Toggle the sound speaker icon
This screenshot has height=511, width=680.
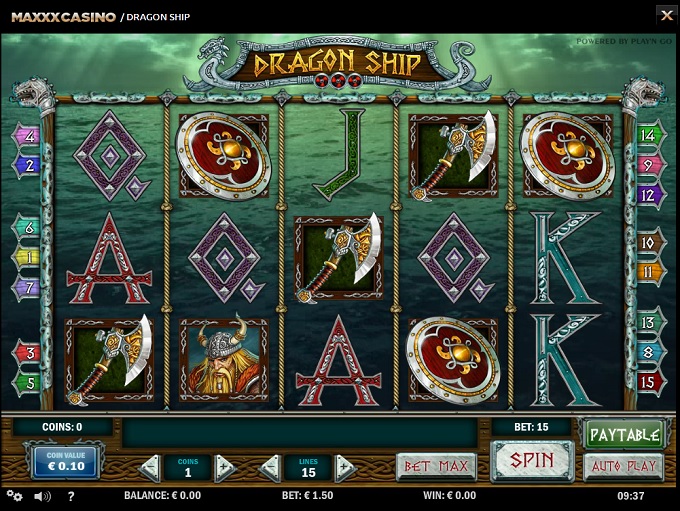(42, 496)
